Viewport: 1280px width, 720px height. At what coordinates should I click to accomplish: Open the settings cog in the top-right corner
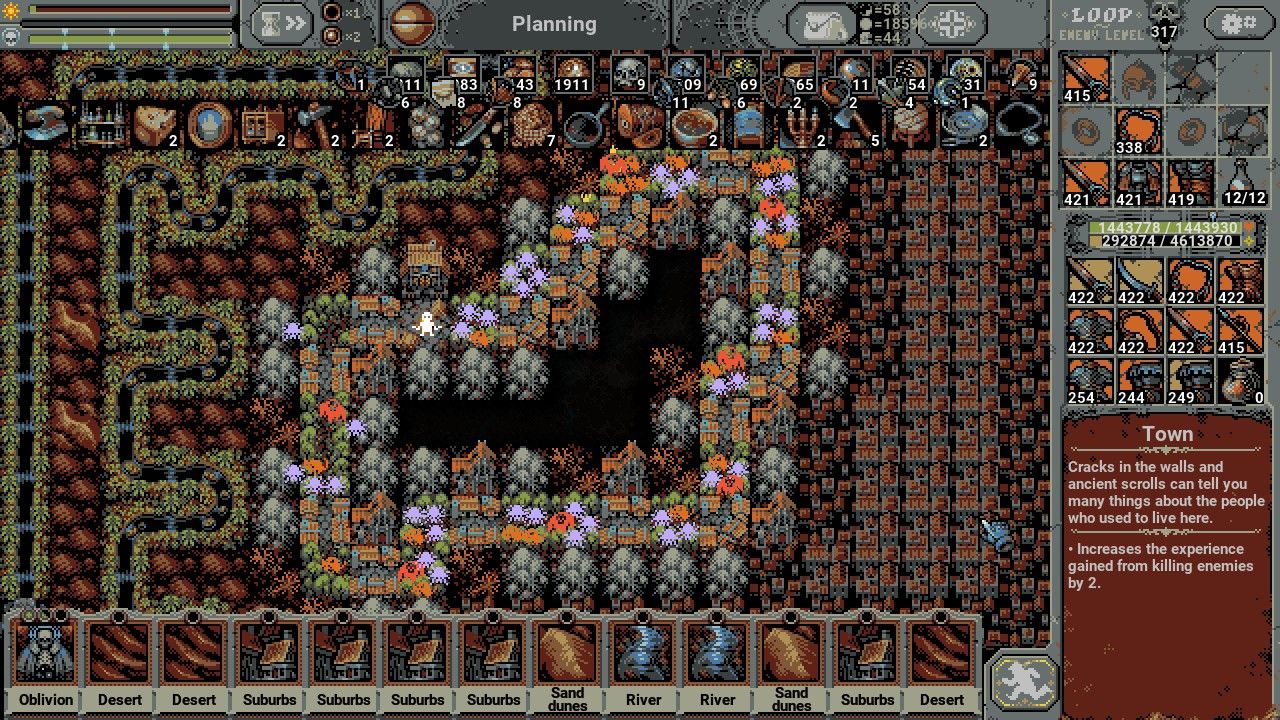pyautogui.click(x=1240, y=22)
